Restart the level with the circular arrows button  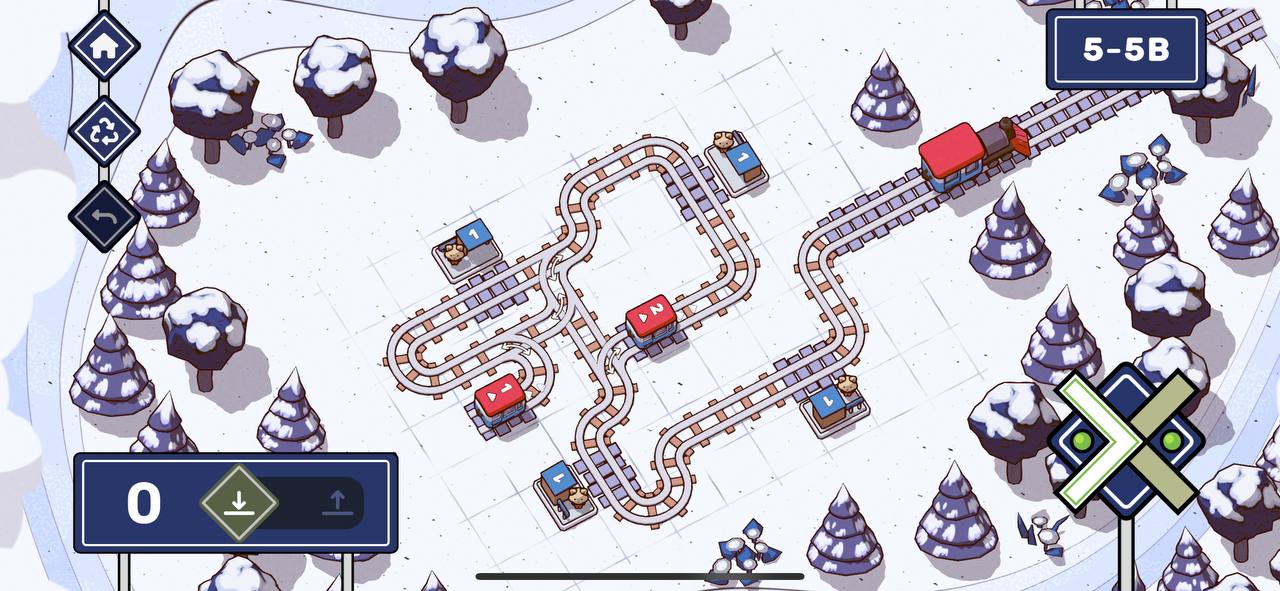tap(104, 131)
